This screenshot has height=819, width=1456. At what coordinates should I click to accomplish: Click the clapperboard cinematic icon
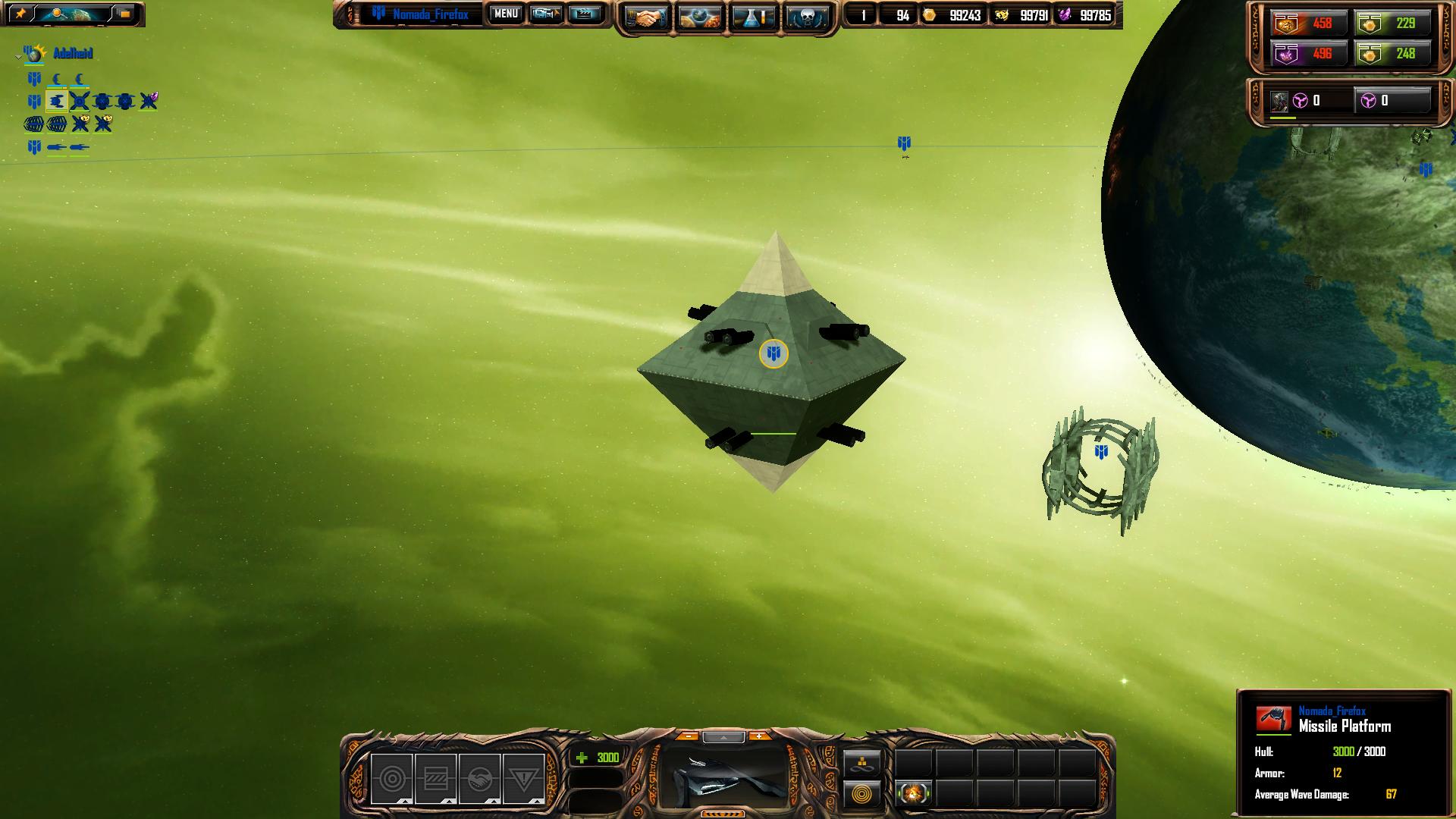tap(584, 14)
